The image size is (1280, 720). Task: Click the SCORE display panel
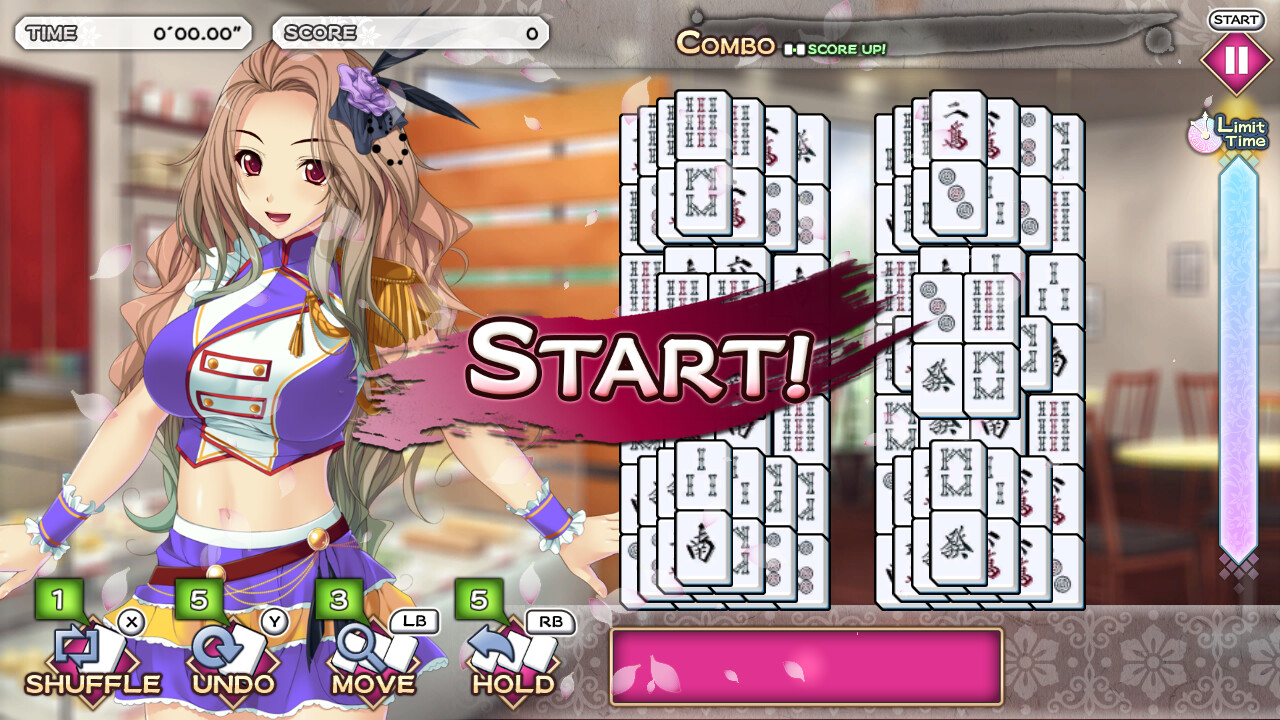[410, 32]
